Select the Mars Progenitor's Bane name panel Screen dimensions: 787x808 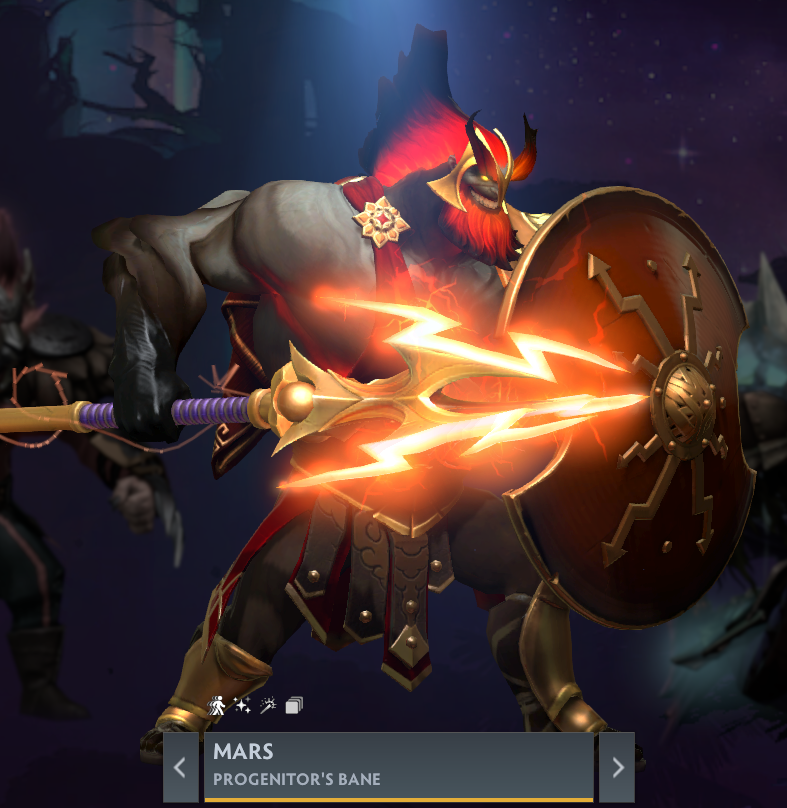398,766
